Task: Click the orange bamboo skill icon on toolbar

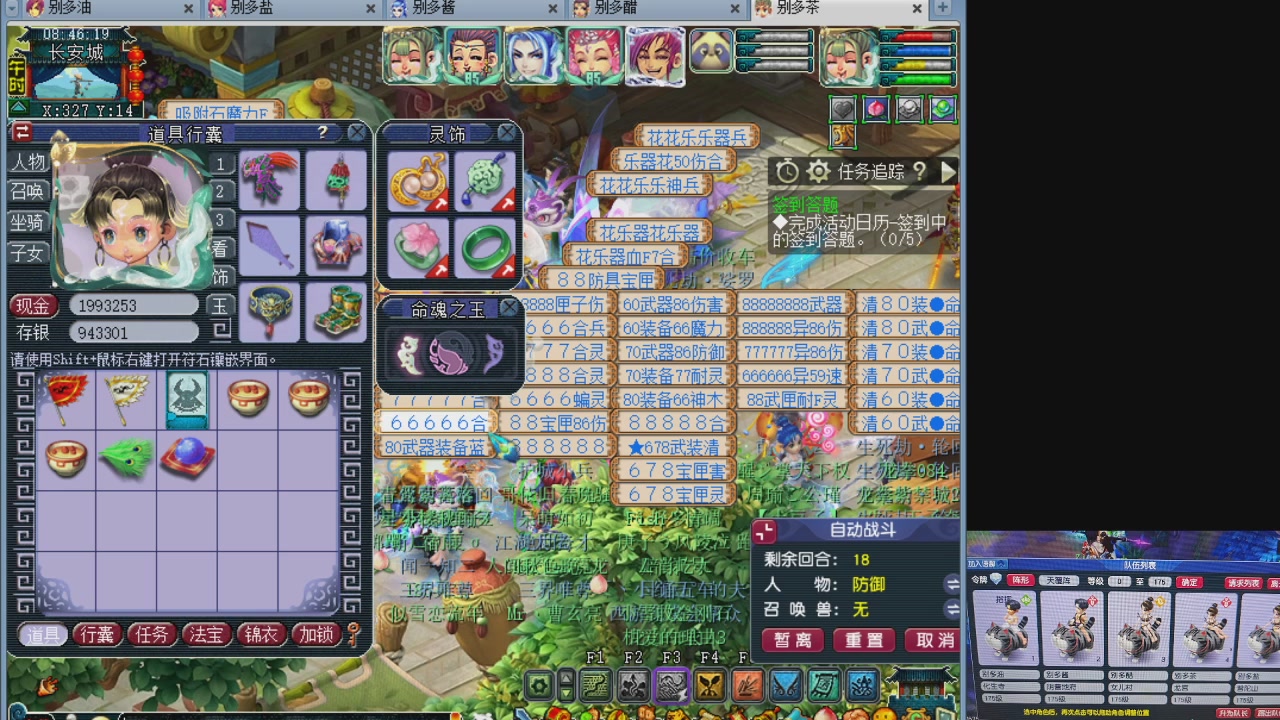Action: [746, 684]
